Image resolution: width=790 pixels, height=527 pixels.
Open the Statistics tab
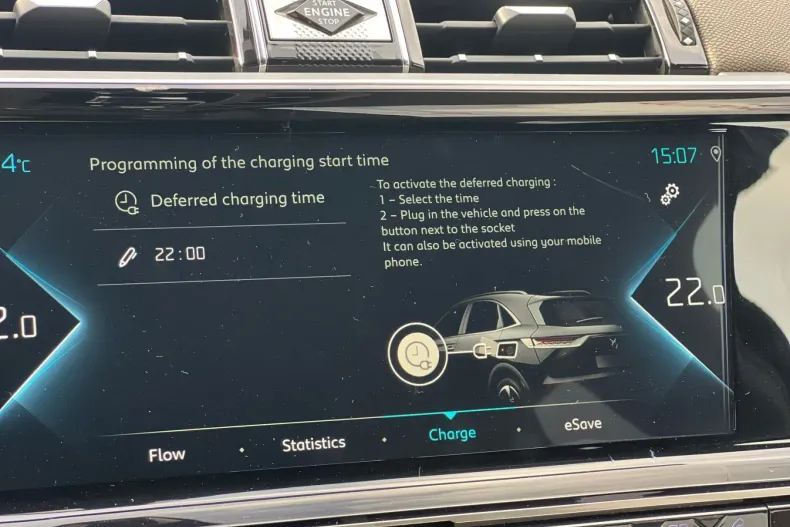click(x=313, y=443)
